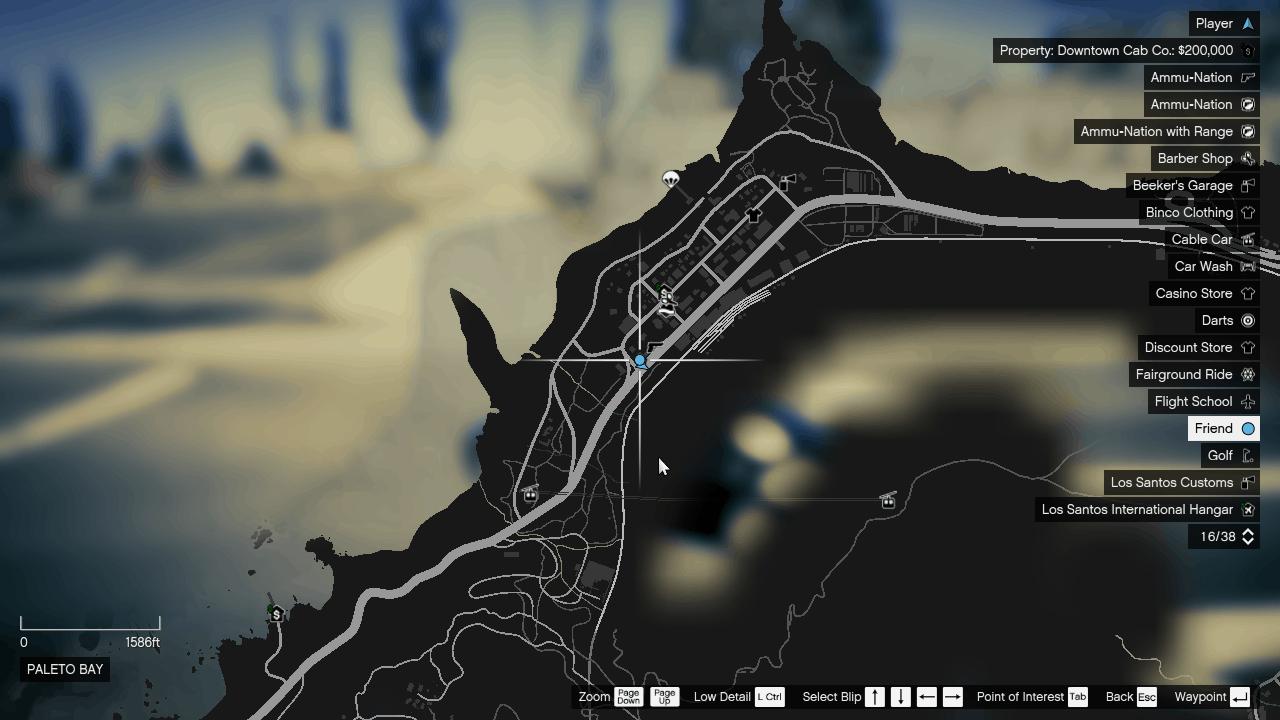1280x720 pixels.
Task: Click the Golf flag icon in the legend
Action: tap(1247, 455)
